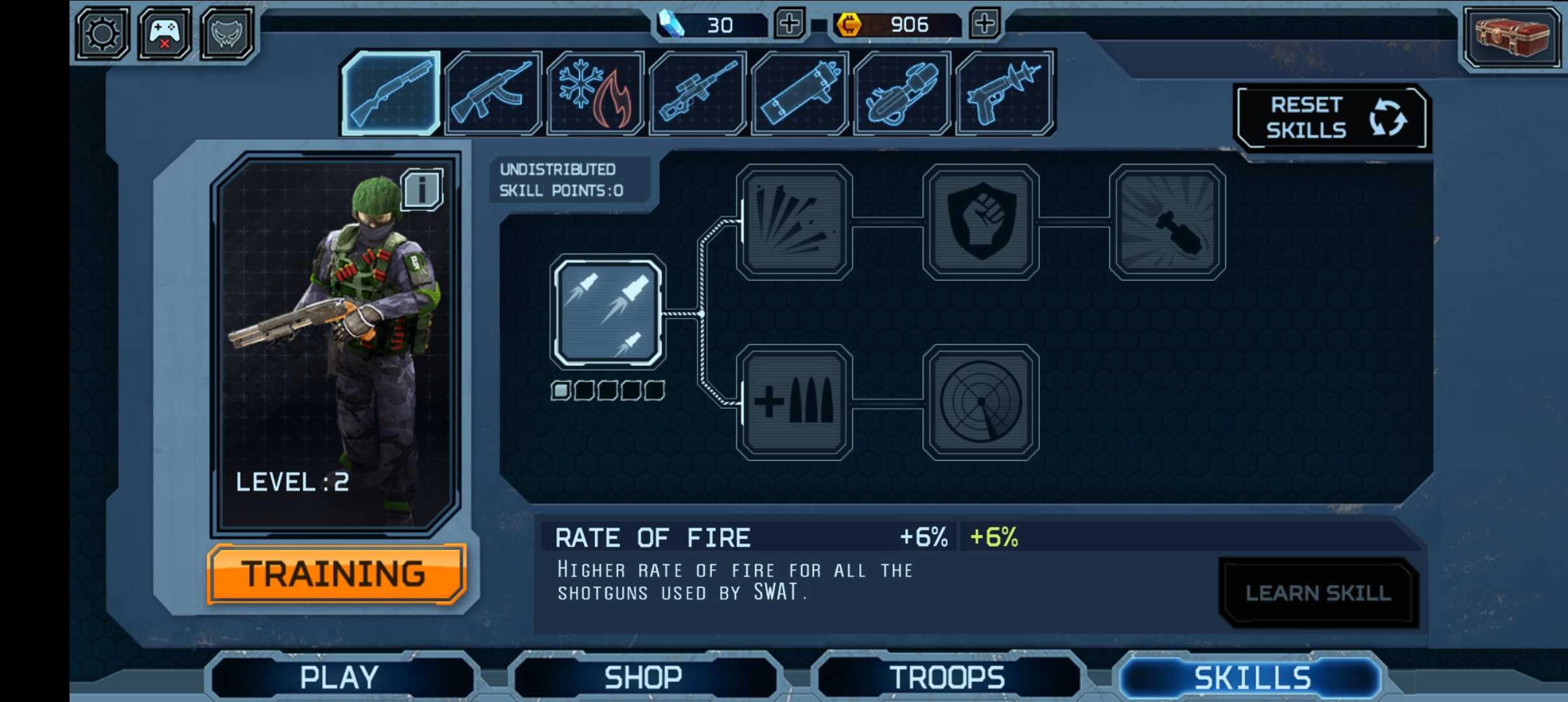Image resolution: width=1568 pixels, height=702 pixels.
Task: Add more gold coins
Action: (x=984, y=24)
